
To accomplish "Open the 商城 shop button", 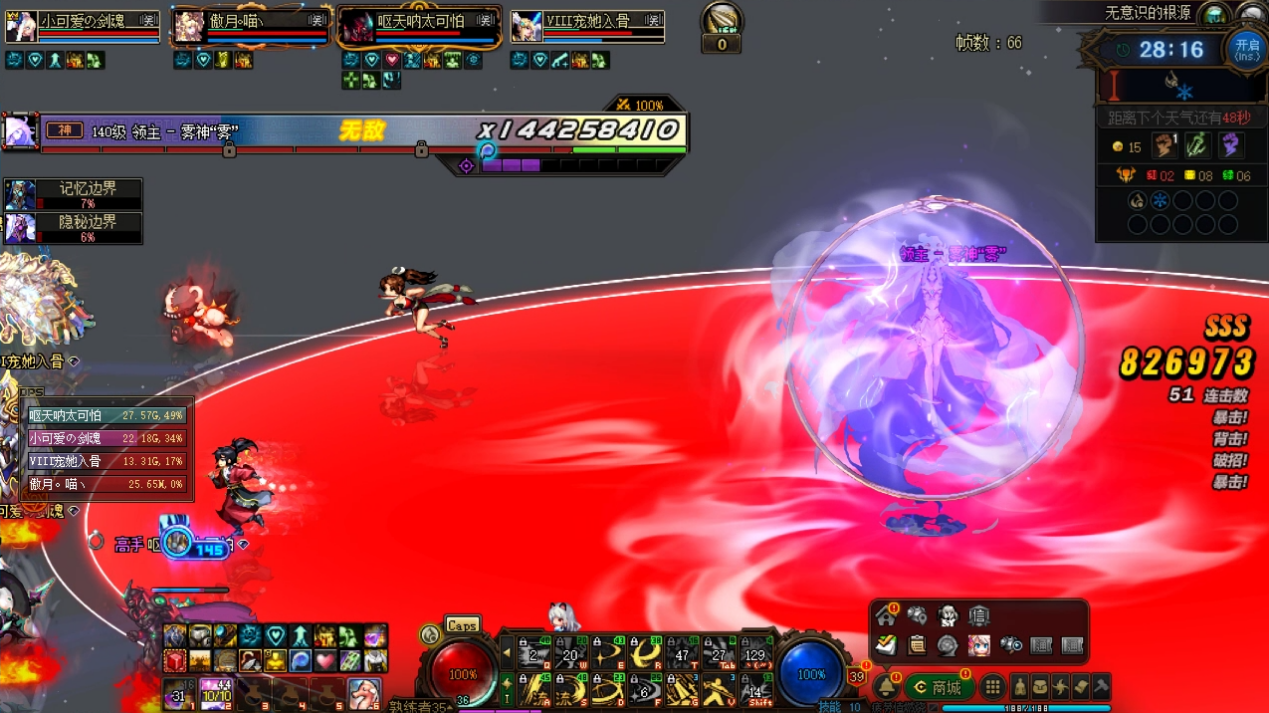I will click(x=938, y=688).
